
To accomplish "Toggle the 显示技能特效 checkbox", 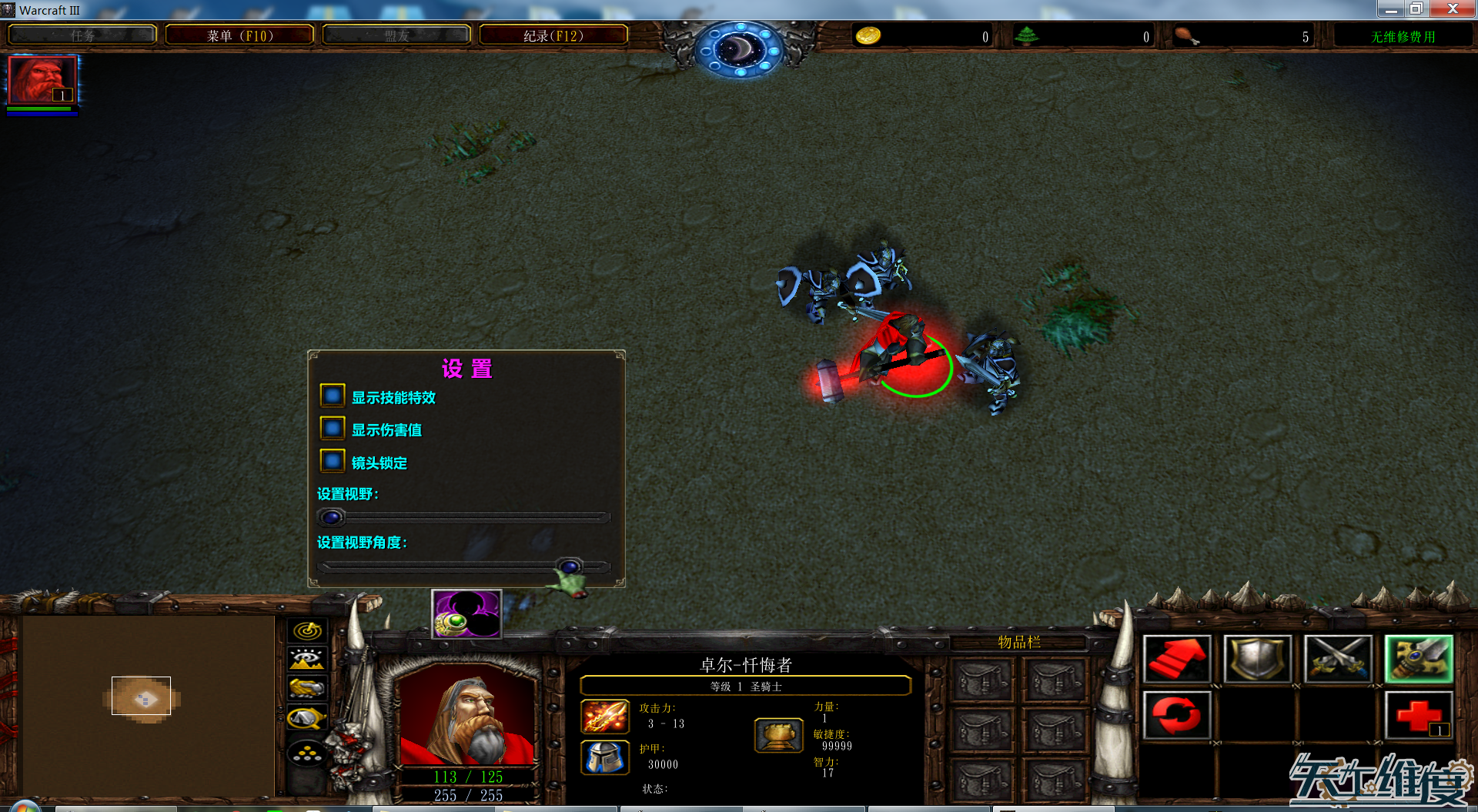I will (x=333, y=396).
